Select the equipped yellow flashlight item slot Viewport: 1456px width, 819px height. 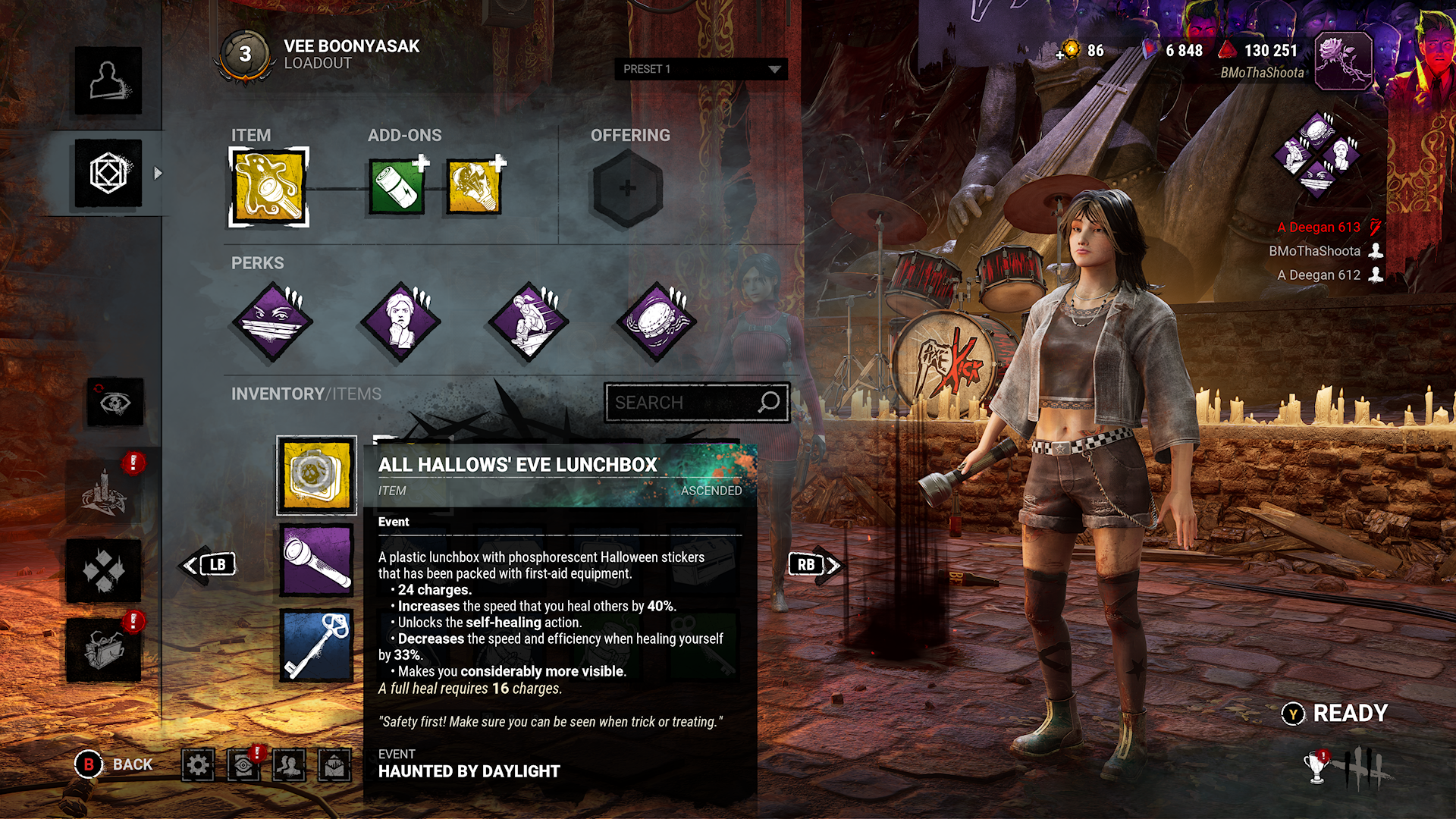[268, 187]
